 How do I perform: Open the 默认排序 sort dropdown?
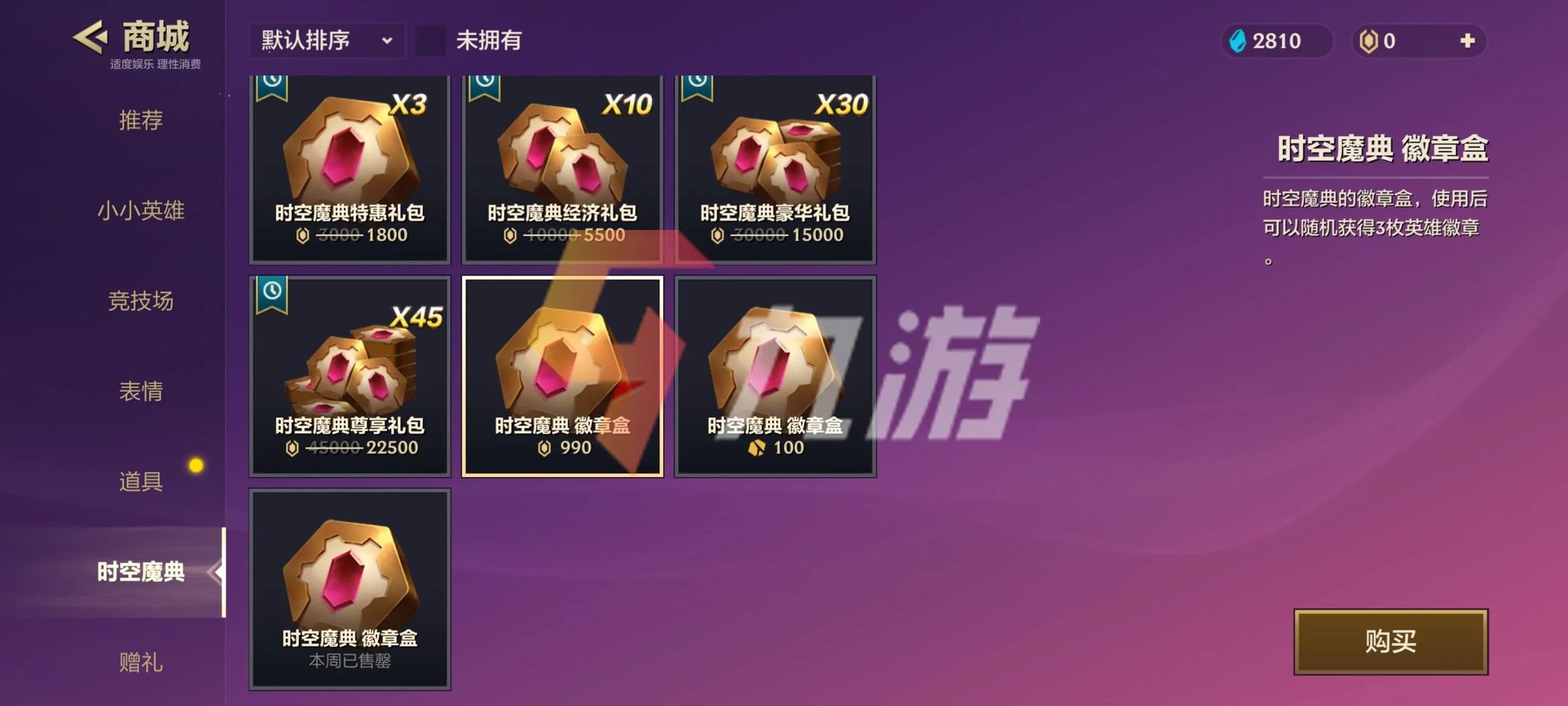click(326, 40)
